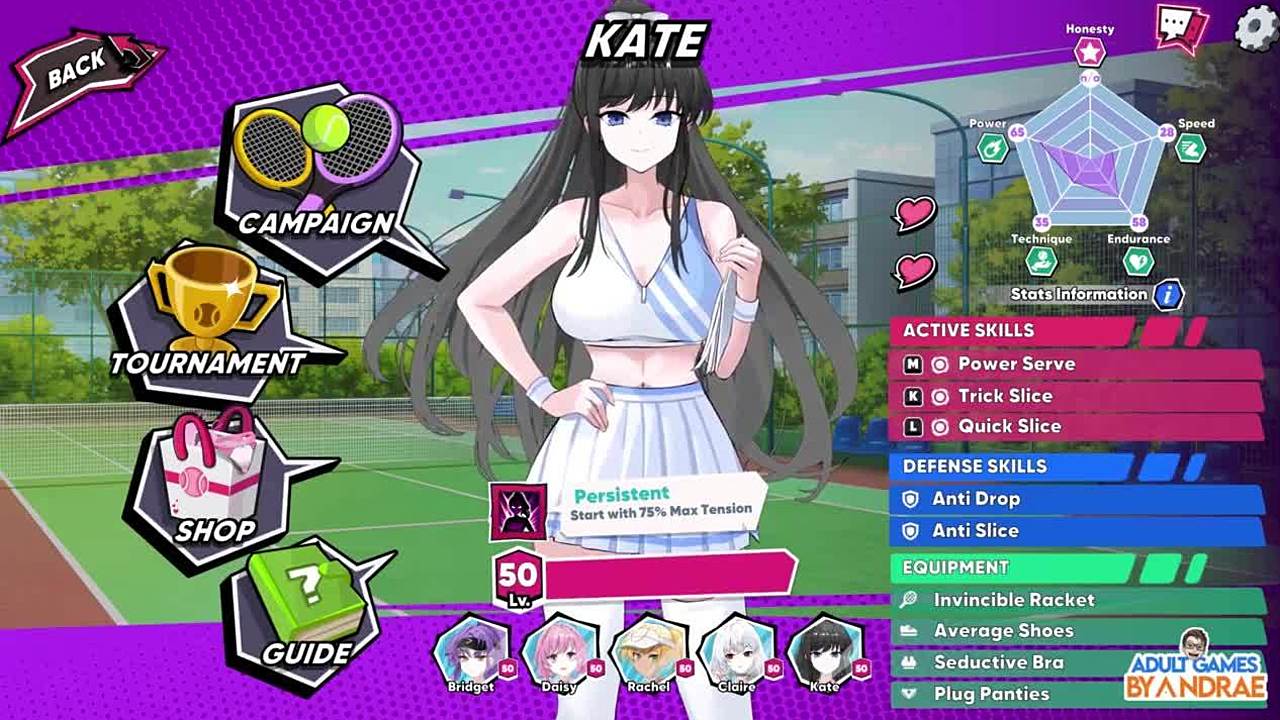Image resolution: width=1280 pixels, height=720 pixels.
Task: Open the settings gear icon
Action: tap(1255, 28)
